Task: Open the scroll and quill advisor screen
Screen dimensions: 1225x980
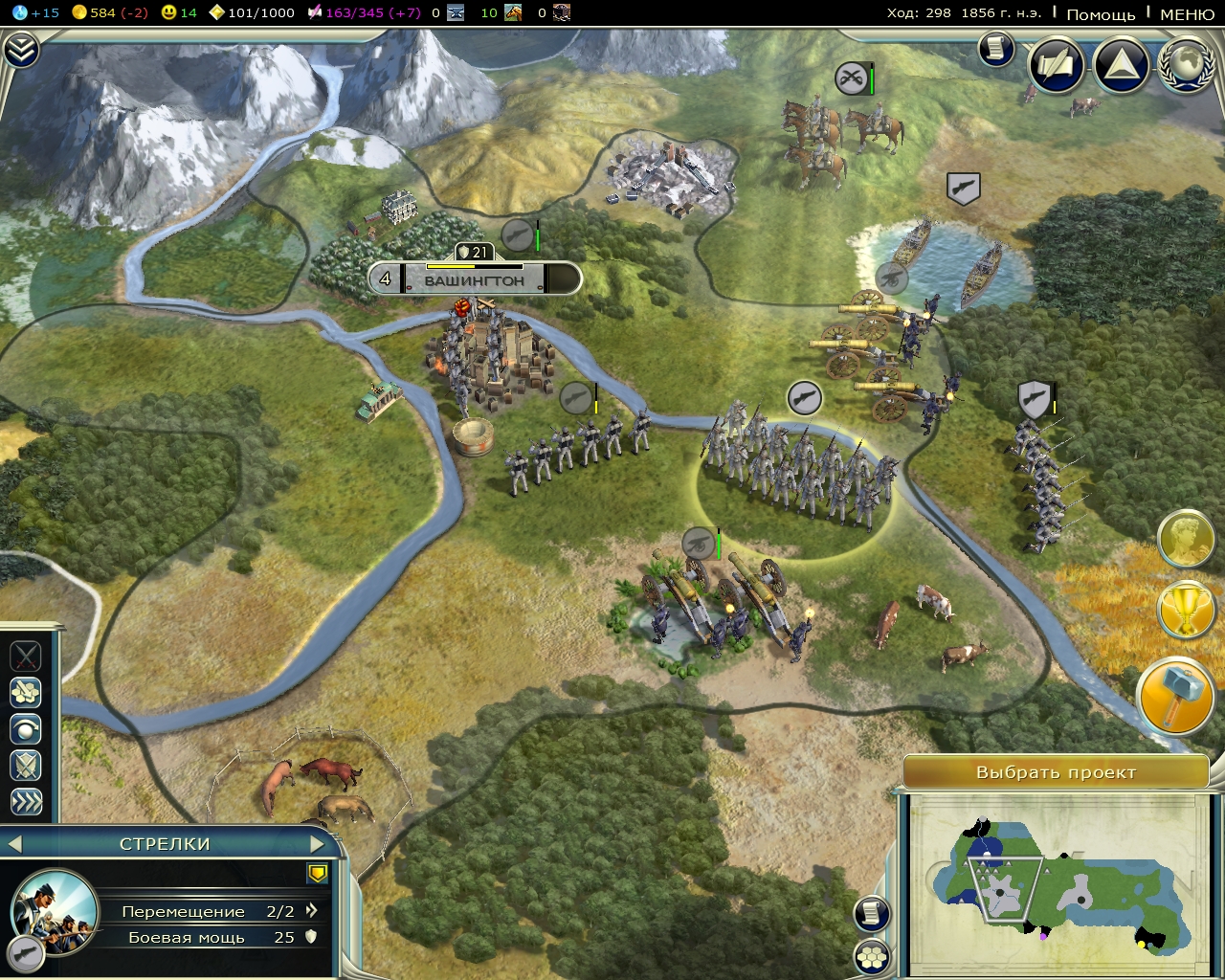Action: [1057, 65]
